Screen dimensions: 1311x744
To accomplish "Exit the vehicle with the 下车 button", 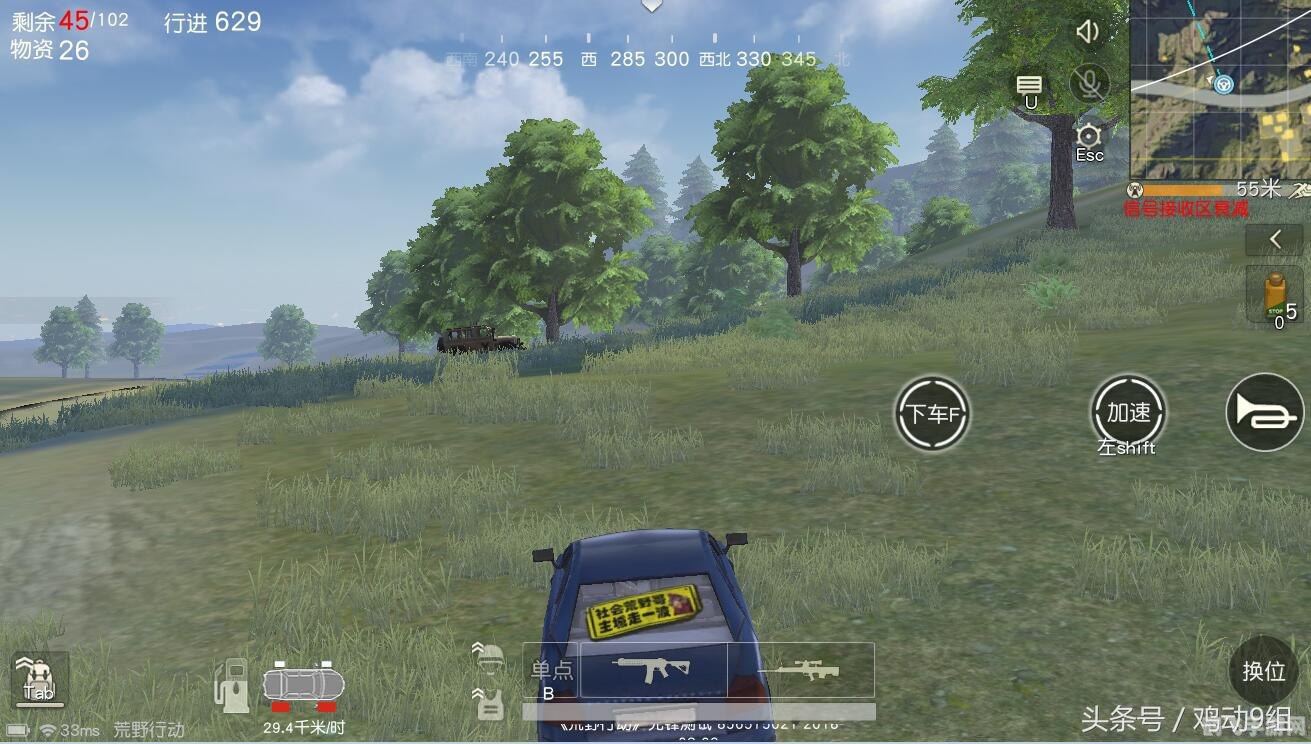I will 932,413.
